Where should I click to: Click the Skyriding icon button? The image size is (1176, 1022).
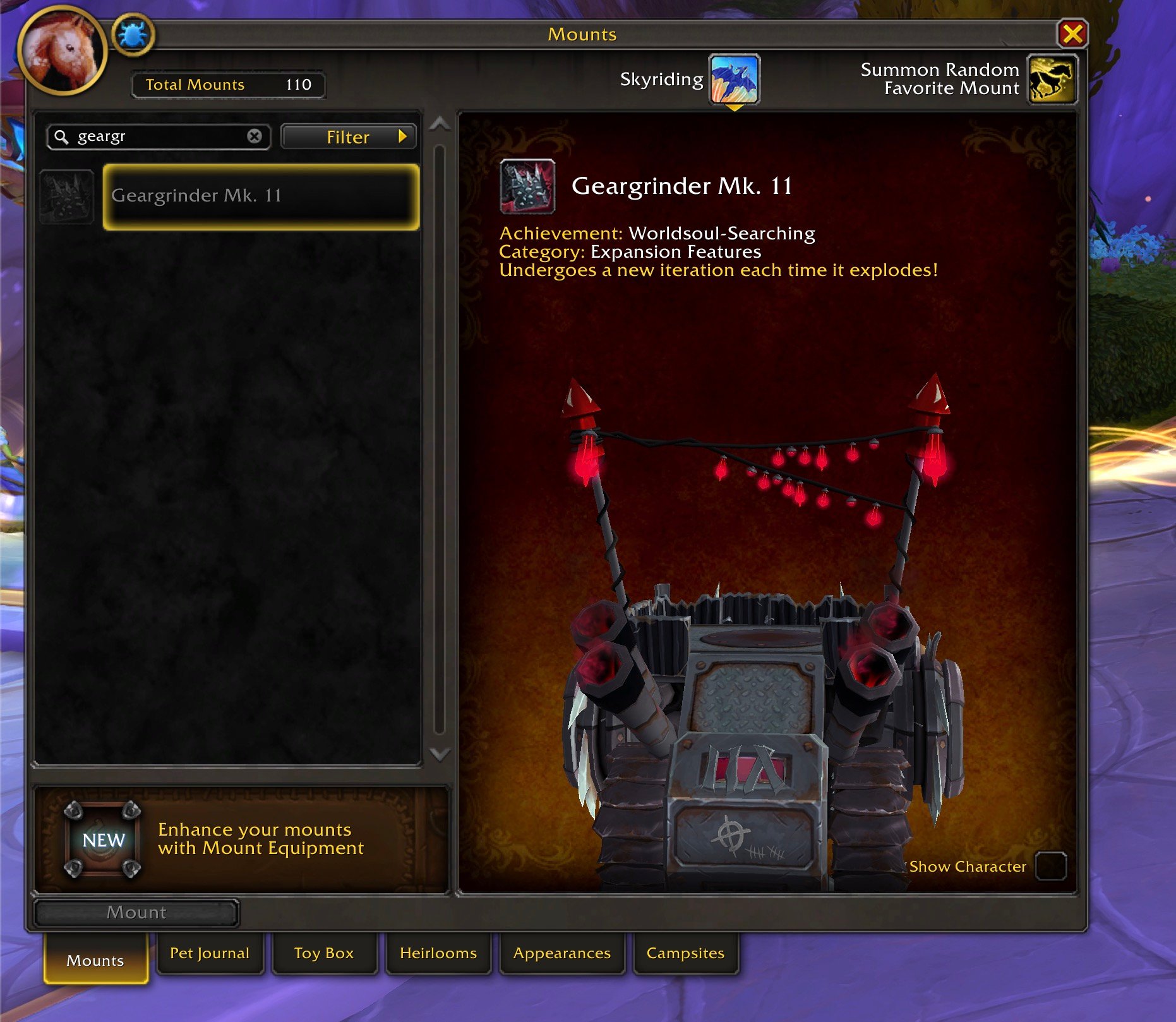click(734, 79)
